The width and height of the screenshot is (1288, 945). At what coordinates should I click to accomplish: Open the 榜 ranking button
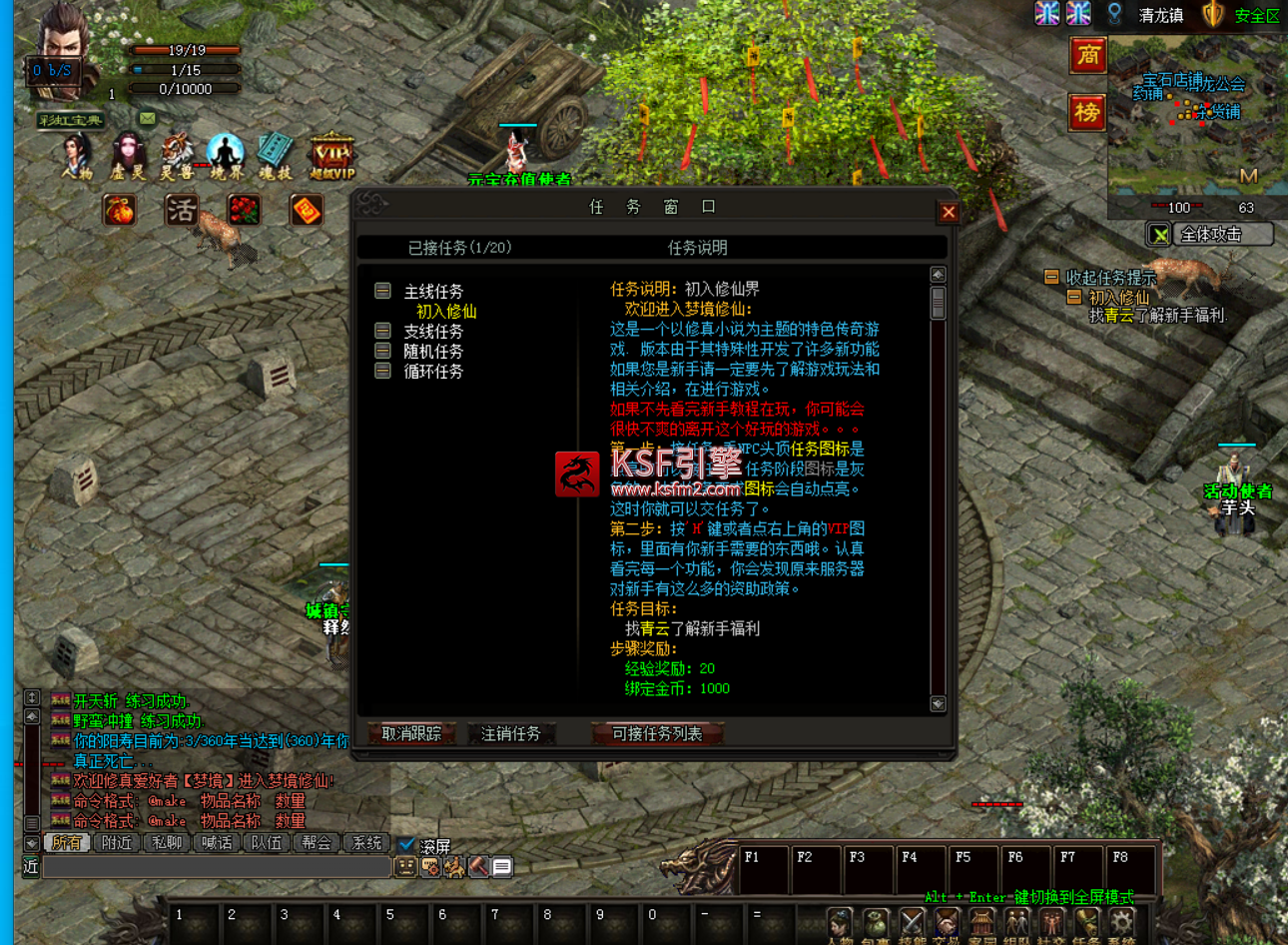1087,112
